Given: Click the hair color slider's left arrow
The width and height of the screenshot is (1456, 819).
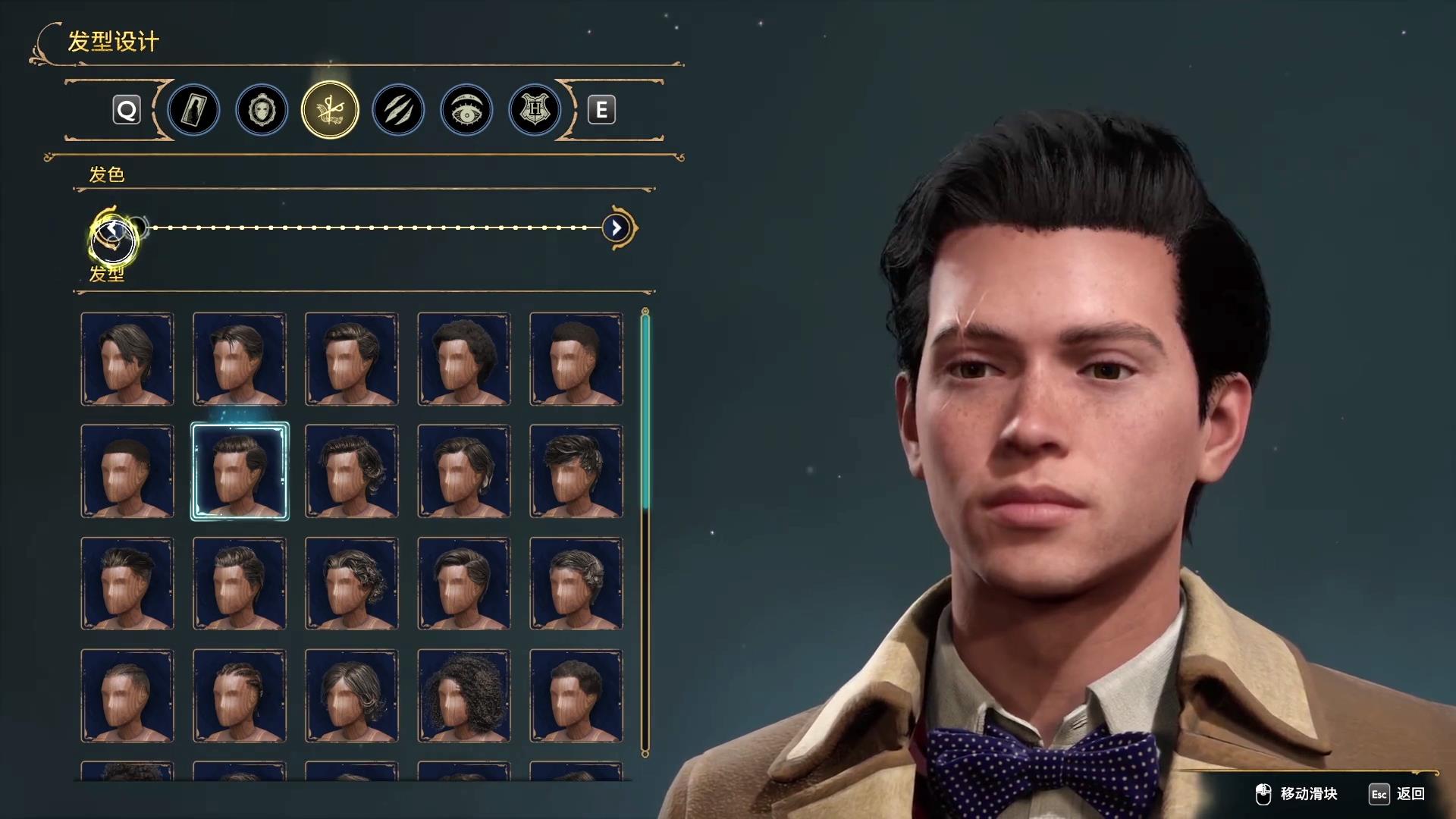Looking at the screenshot, I should [x=112, y=228].
